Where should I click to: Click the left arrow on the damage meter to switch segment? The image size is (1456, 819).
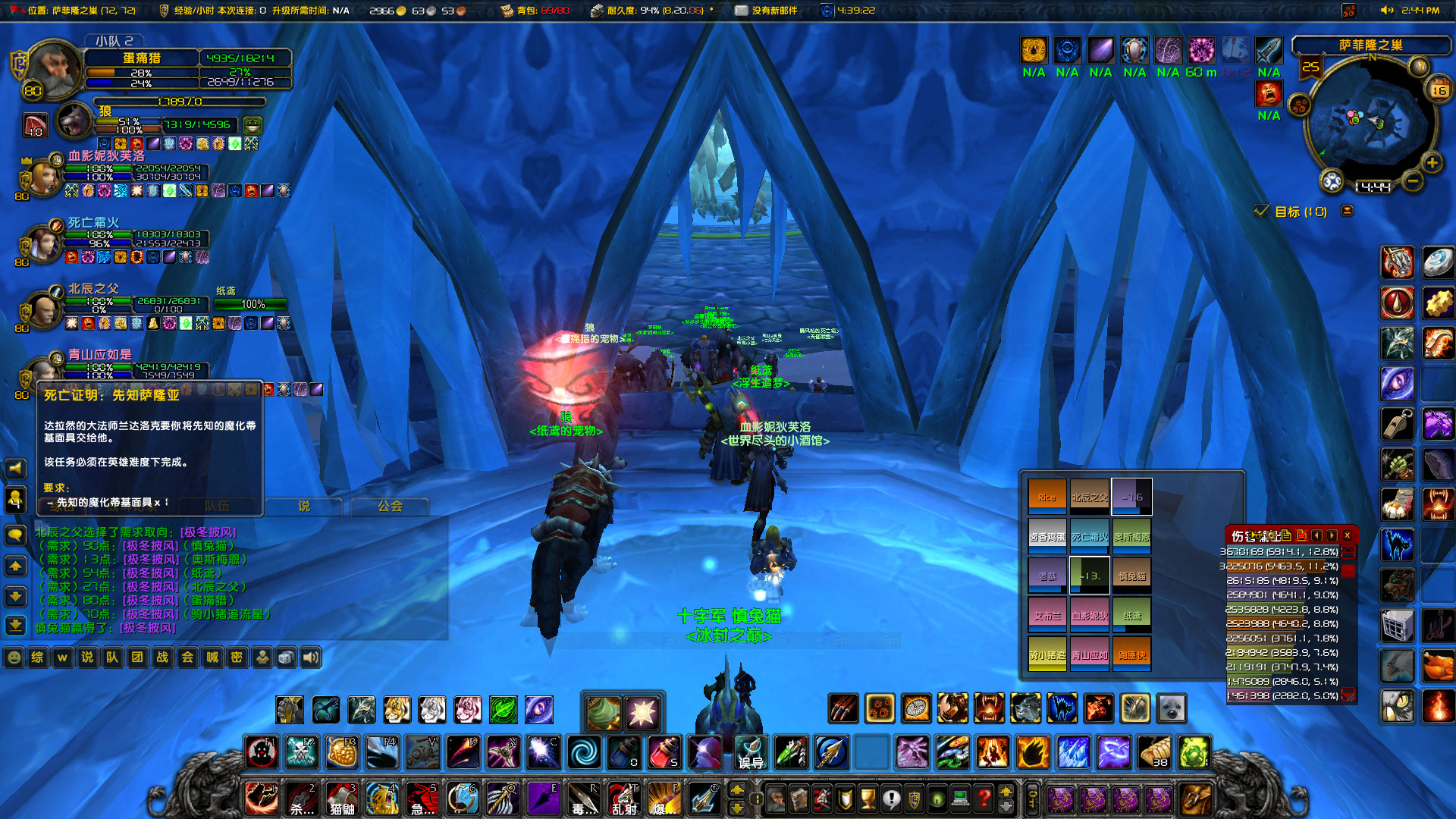pyautogui.click(x=1317, y=535)
